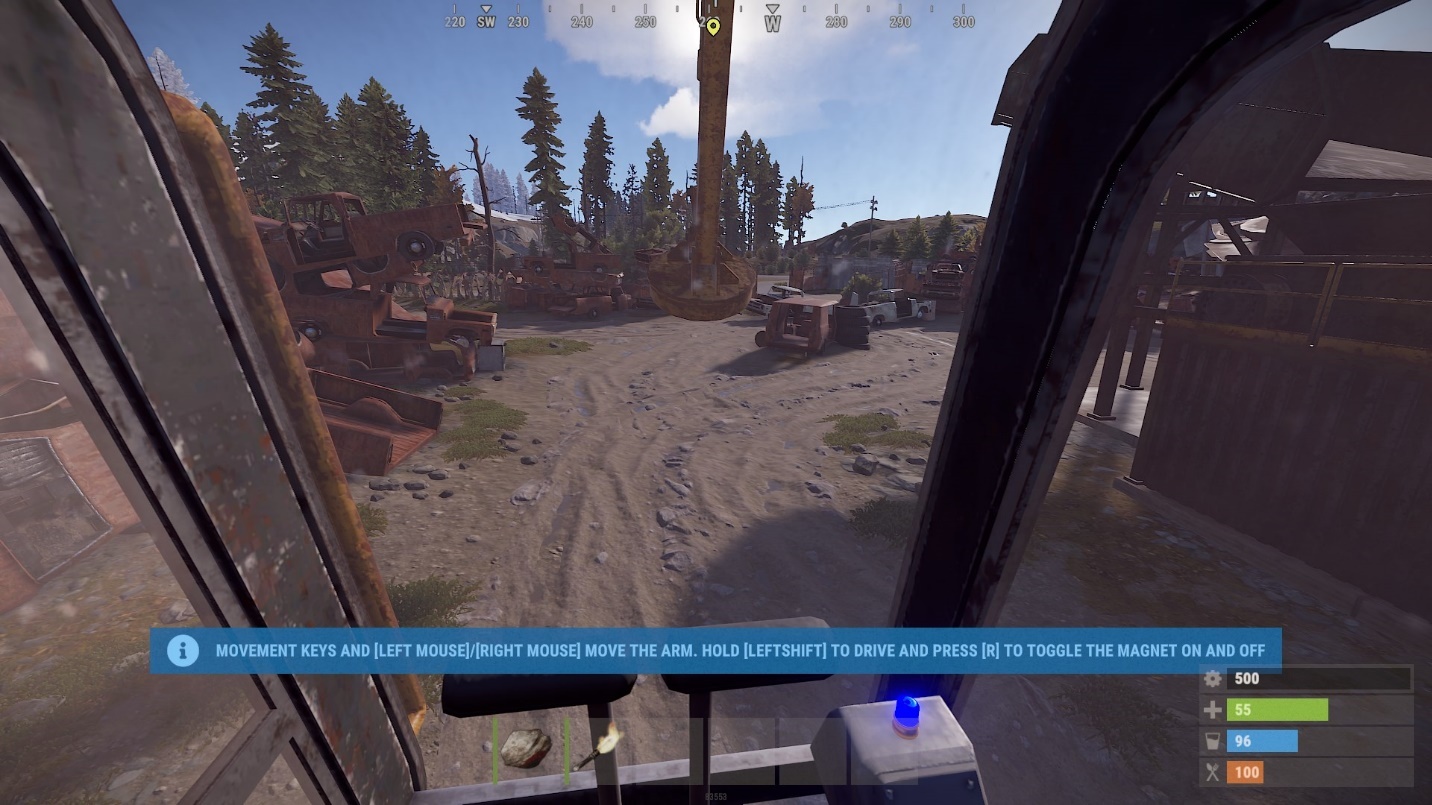
Task: Click the SW heading marker on the compass
Action: click(487, 21)
